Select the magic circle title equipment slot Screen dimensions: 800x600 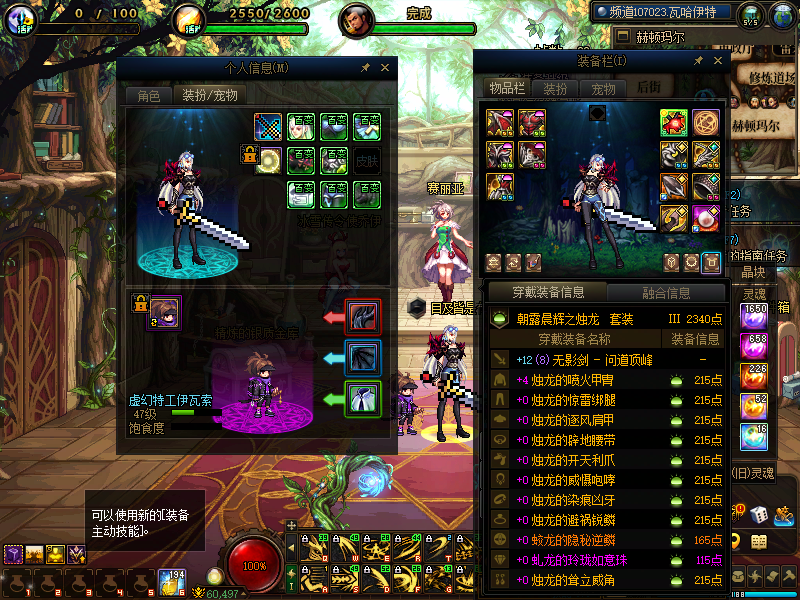706,122
